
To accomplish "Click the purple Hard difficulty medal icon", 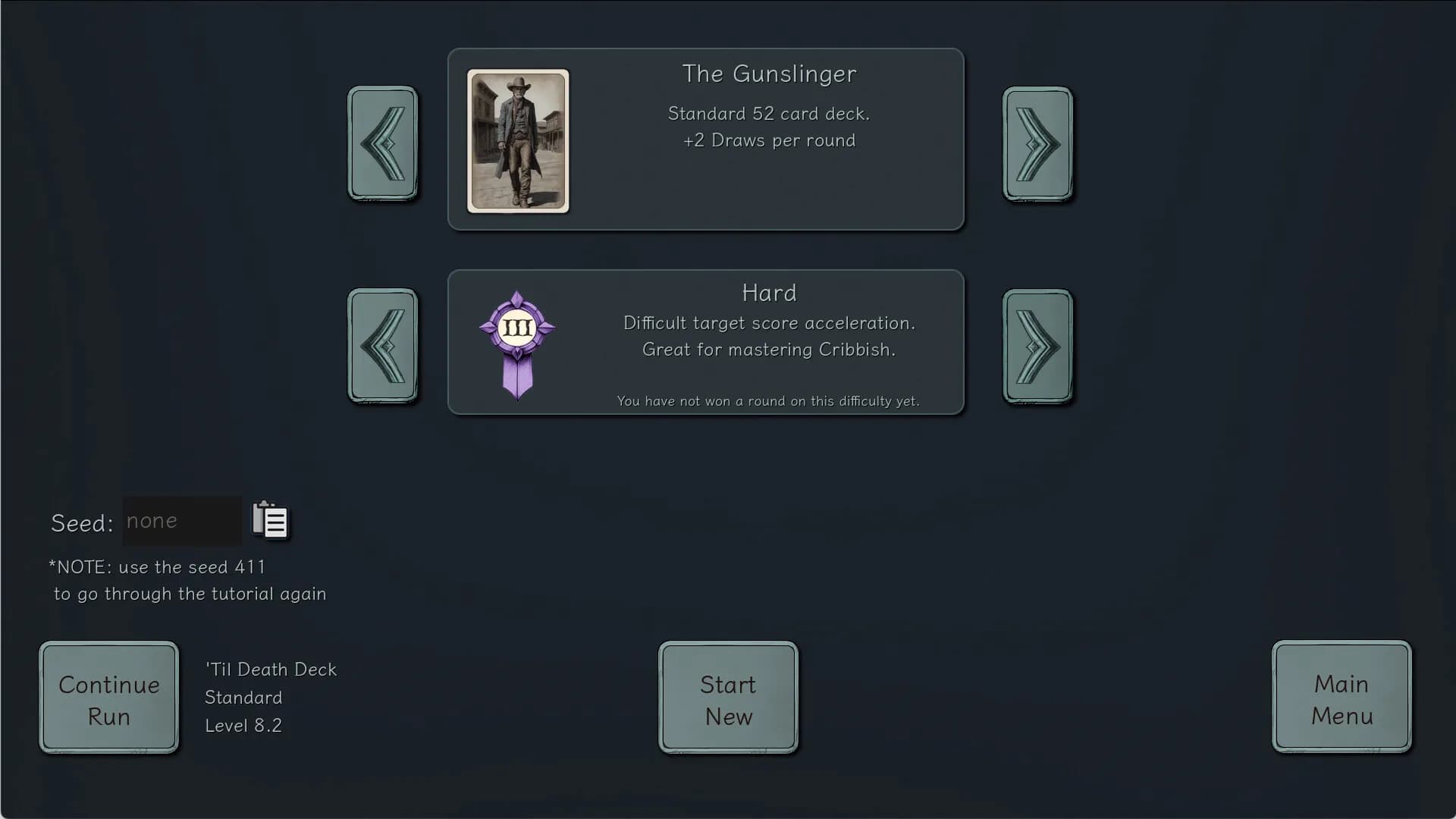I will tap(516, 342).
